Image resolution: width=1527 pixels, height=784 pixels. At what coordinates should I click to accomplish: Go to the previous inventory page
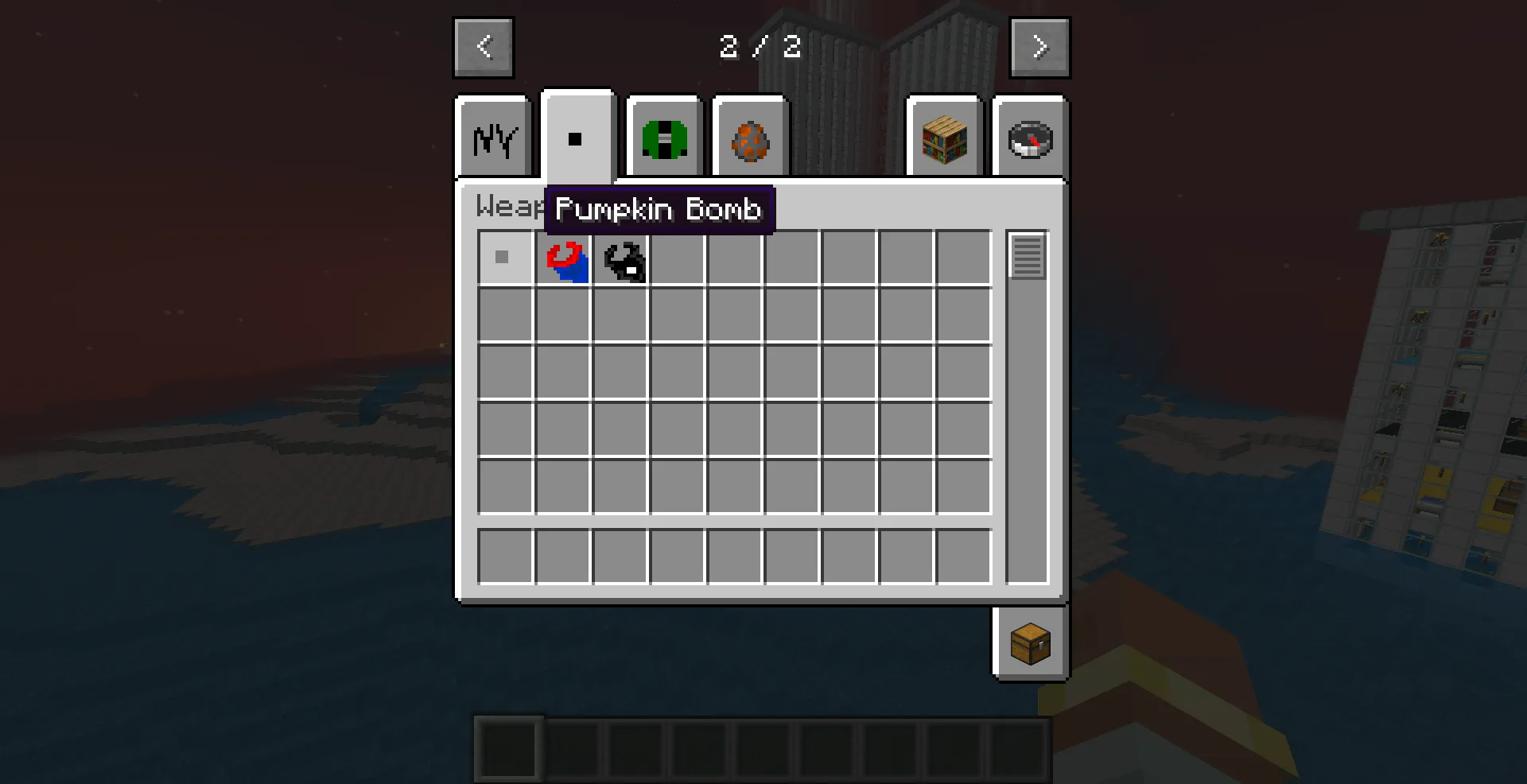483,47
